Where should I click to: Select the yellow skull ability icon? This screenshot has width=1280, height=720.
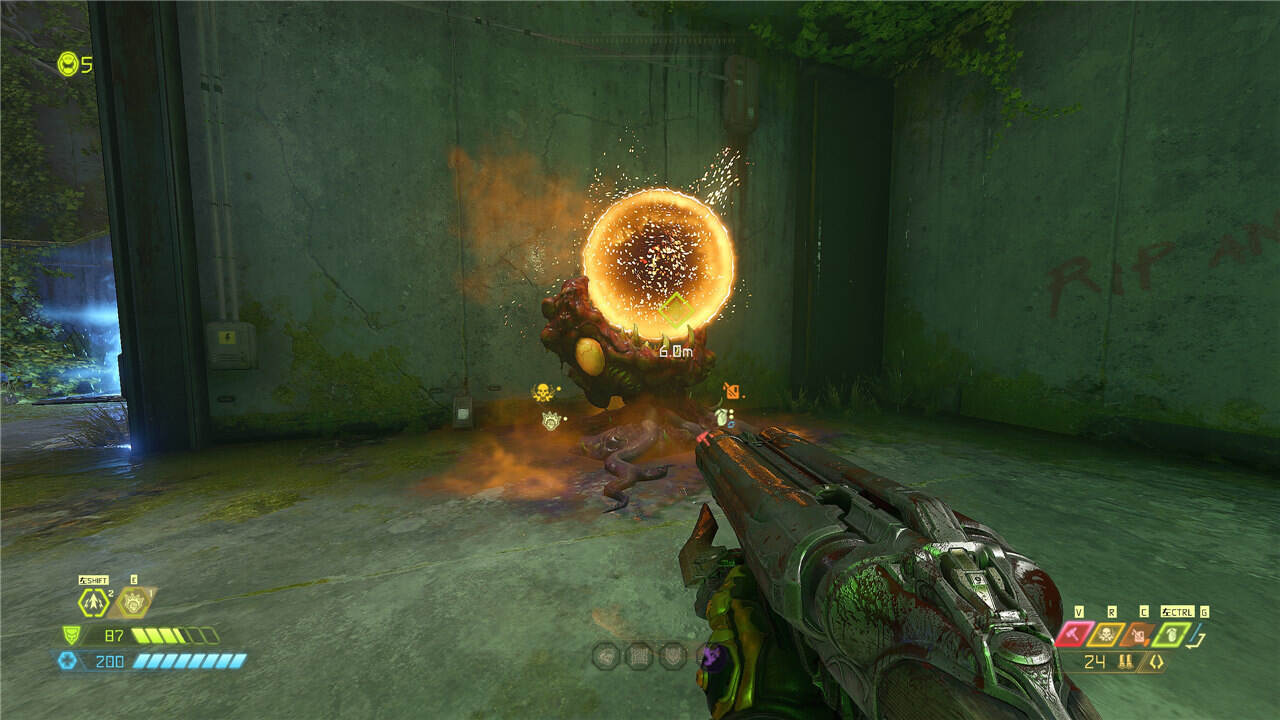[1107, 634]
